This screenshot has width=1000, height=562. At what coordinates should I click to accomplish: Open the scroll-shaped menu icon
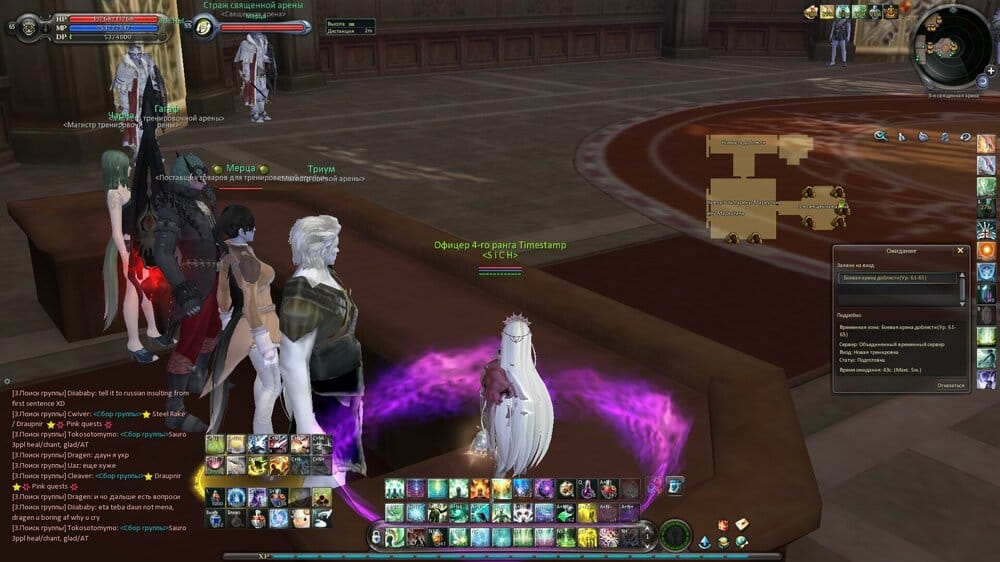742,525
